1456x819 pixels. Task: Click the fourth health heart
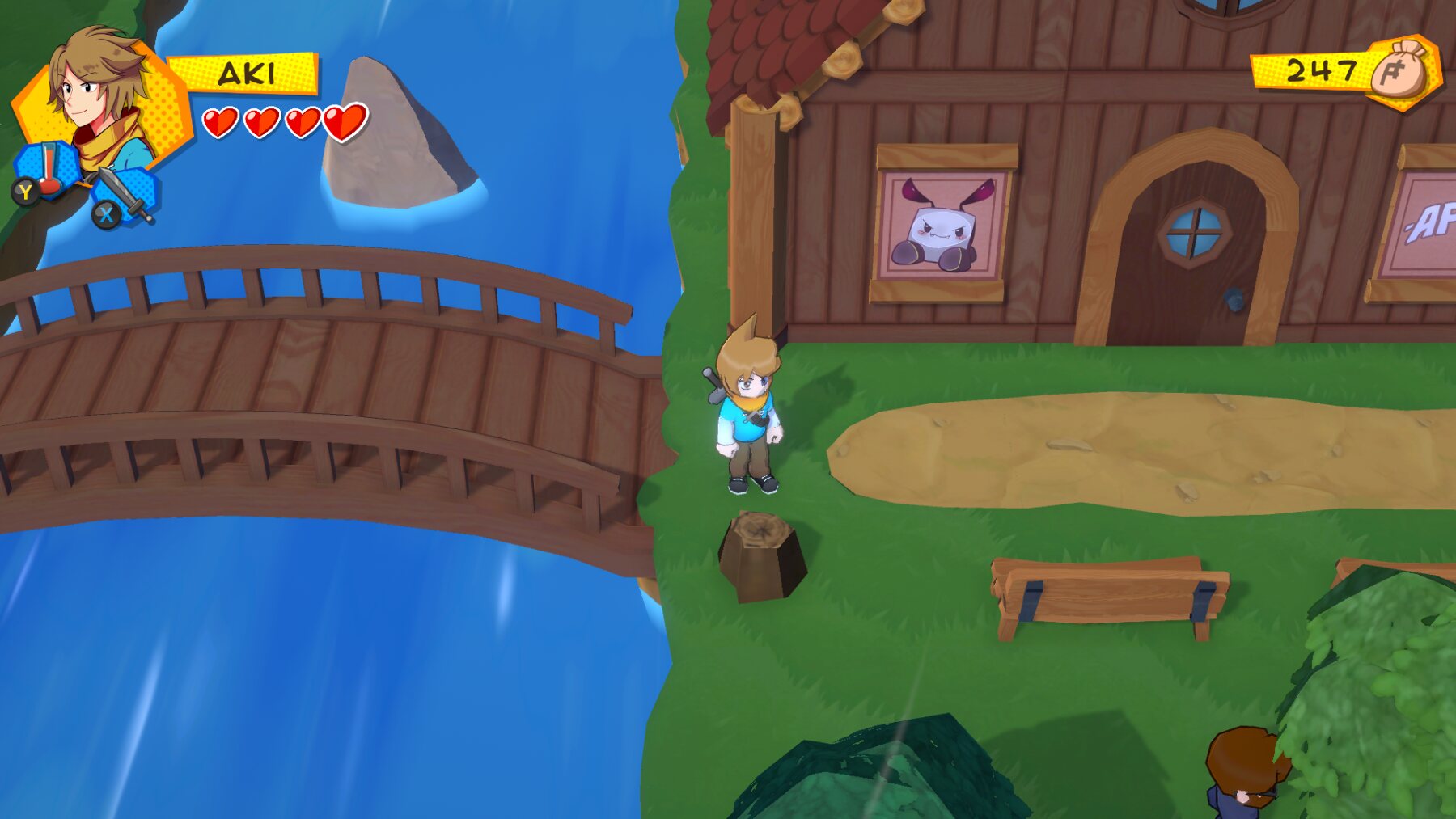click(x=344, y=120)
